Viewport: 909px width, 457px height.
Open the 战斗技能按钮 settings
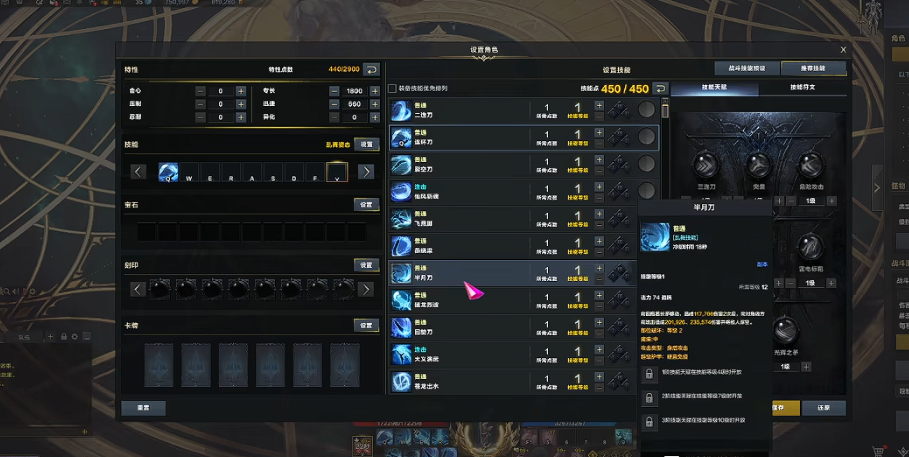click(x=745, y=69)
